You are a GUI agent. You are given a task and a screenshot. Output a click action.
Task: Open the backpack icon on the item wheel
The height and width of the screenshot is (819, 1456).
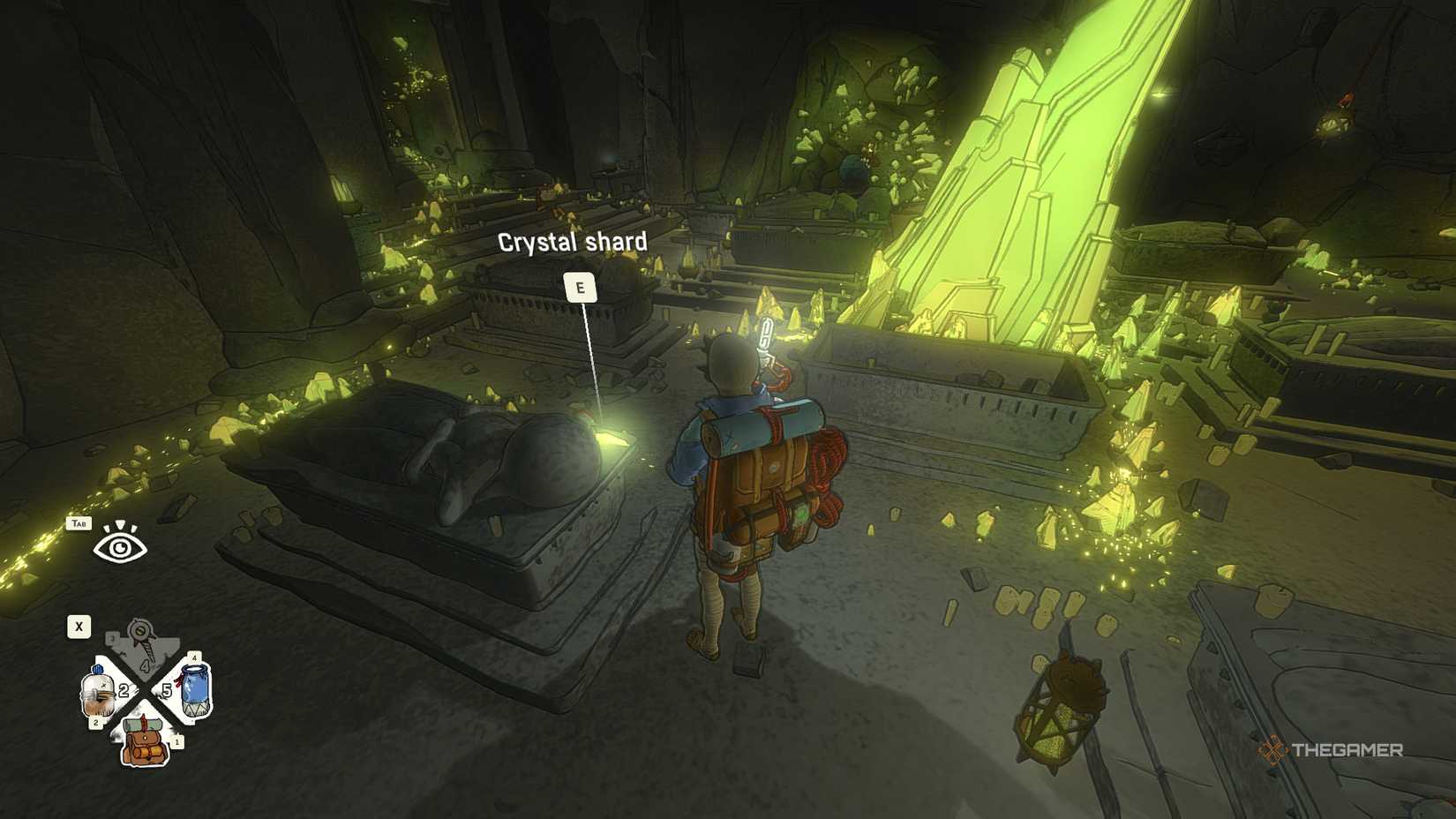pos(143,742)
